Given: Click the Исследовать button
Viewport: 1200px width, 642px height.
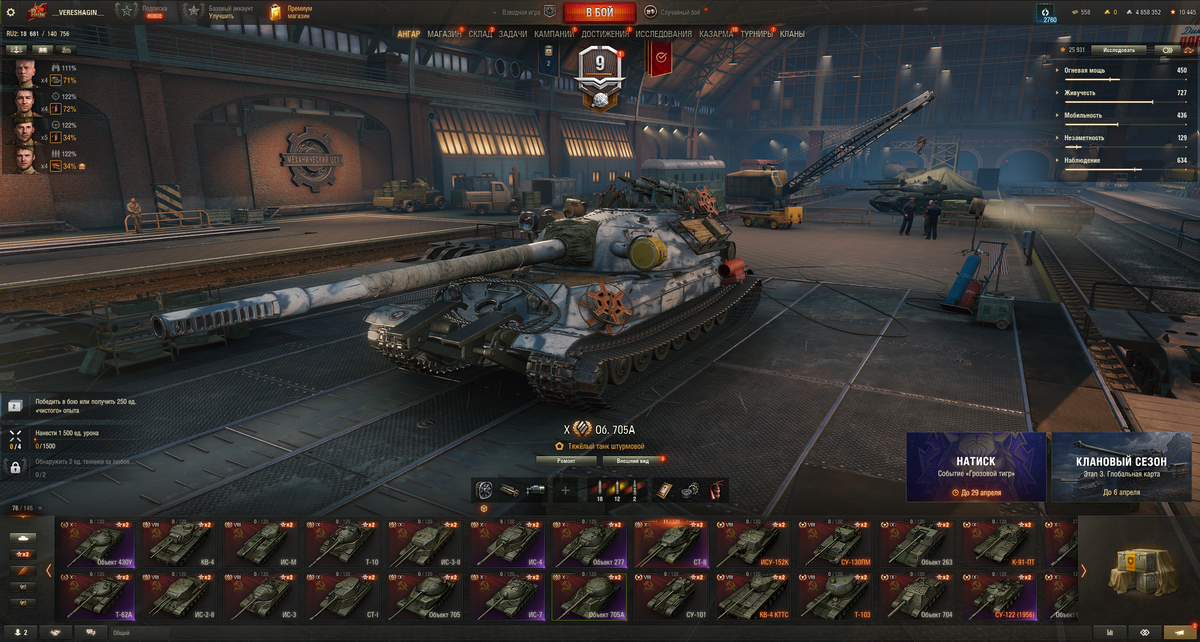Looking at the screenshot, I should tap(1118, 49).
